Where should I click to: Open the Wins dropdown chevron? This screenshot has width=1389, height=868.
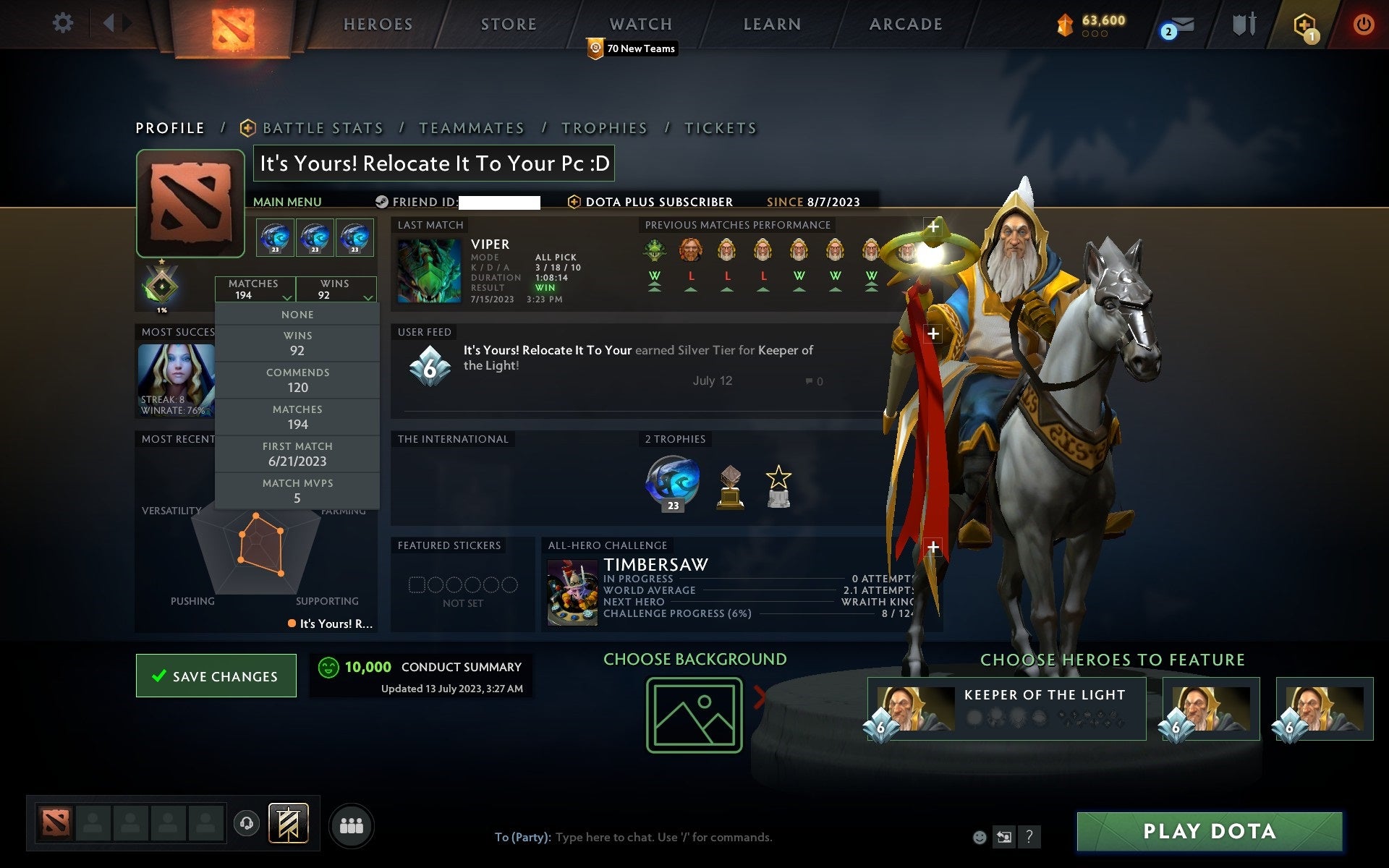368,298
